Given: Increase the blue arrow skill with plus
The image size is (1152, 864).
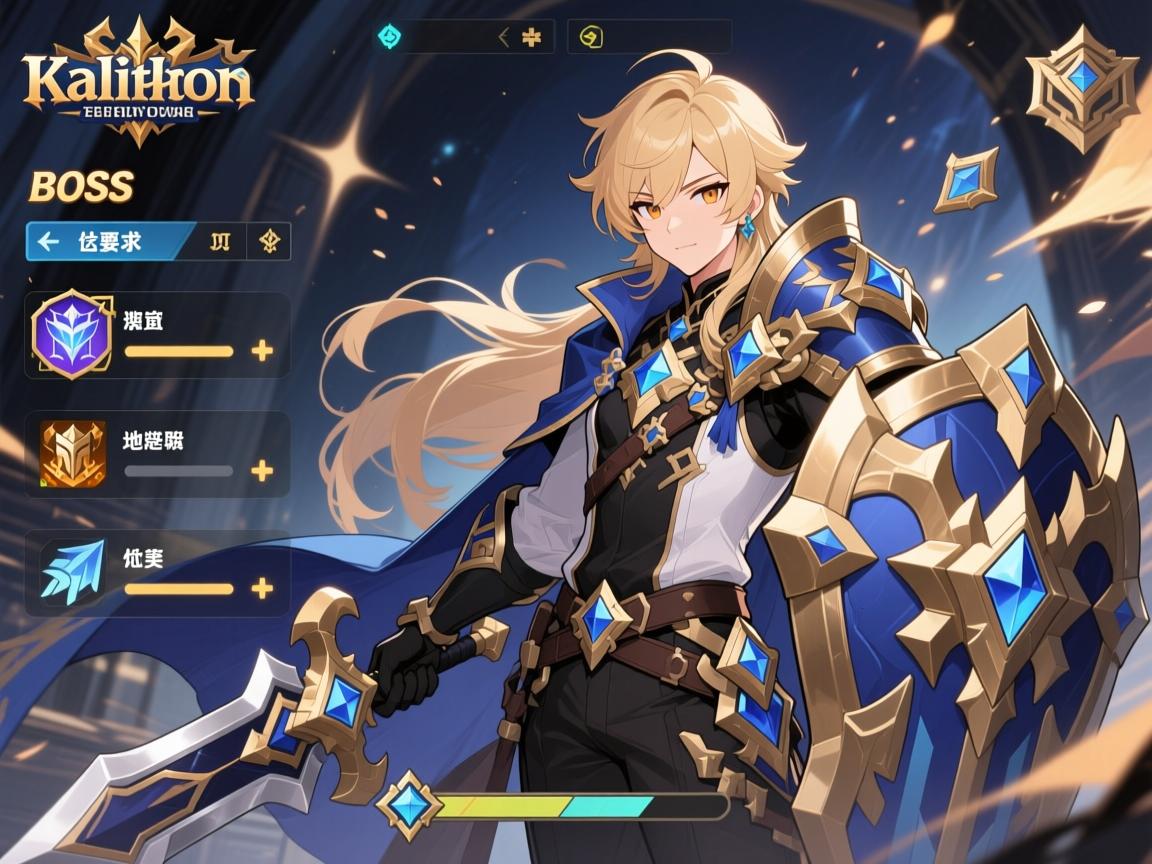Looking at the screenshot, I should coord(262,589).
